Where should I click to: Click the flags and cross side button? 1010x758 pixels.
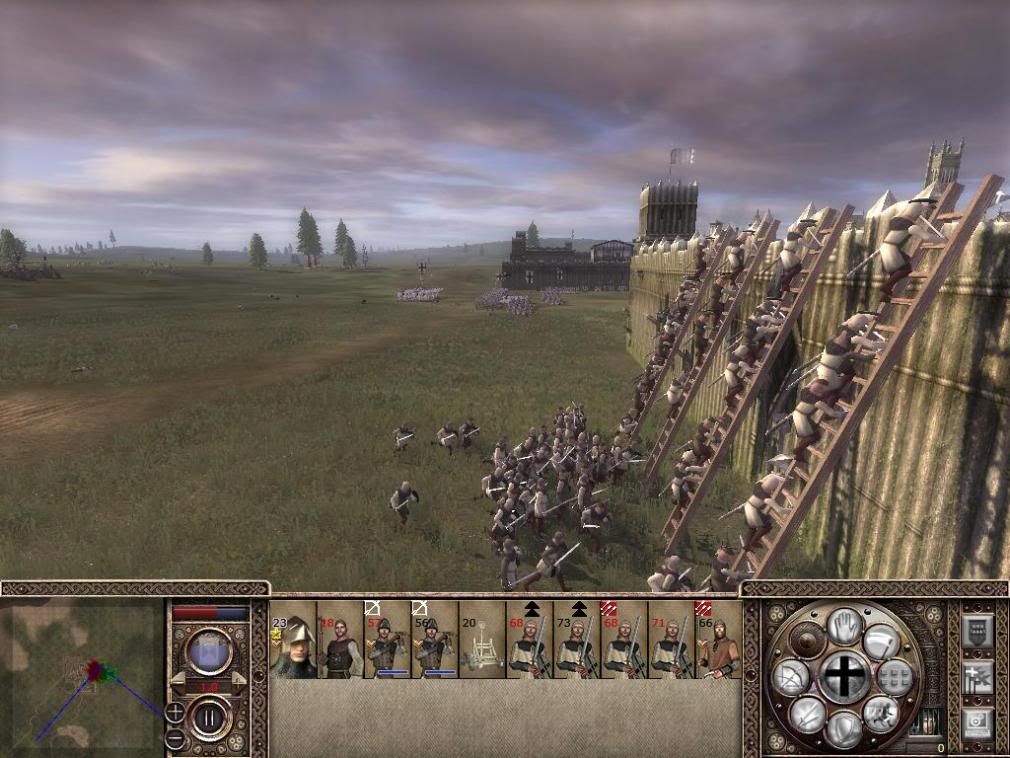(x=977, y=676)
